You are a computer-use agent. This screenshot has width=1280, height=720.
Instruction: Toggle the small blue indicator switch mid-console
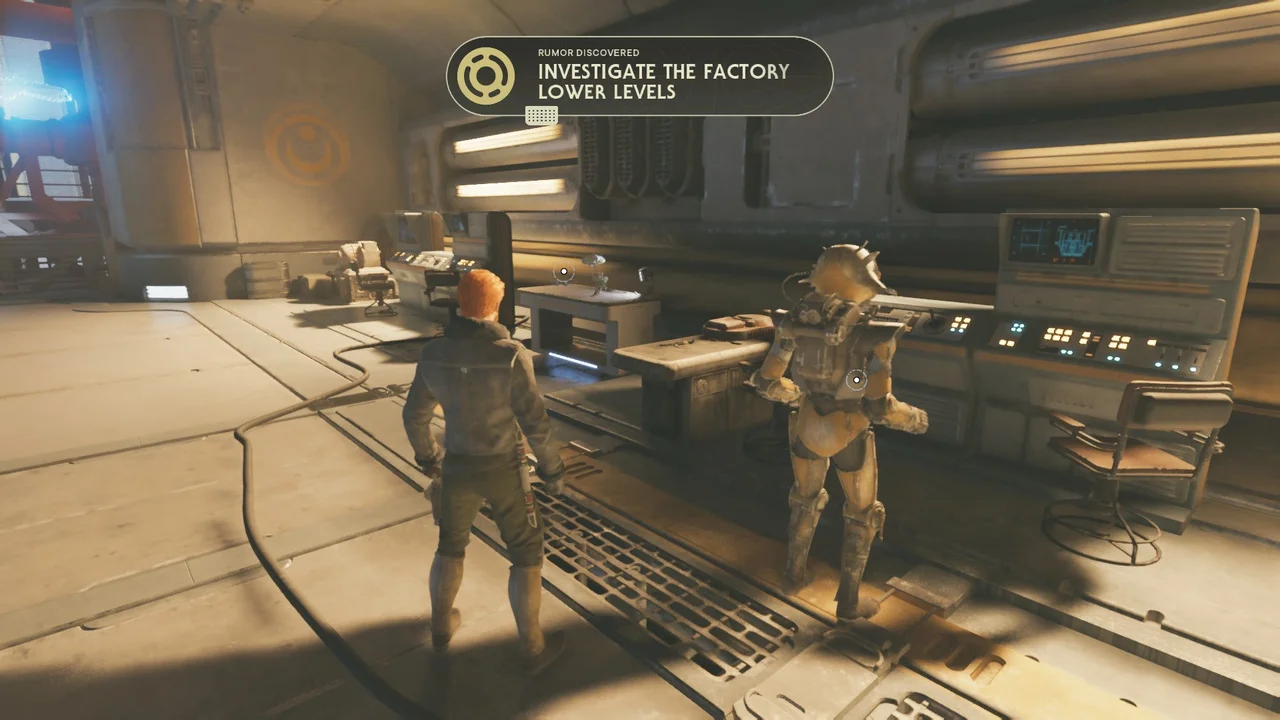pyautogui.click(x=1064, y=351)
